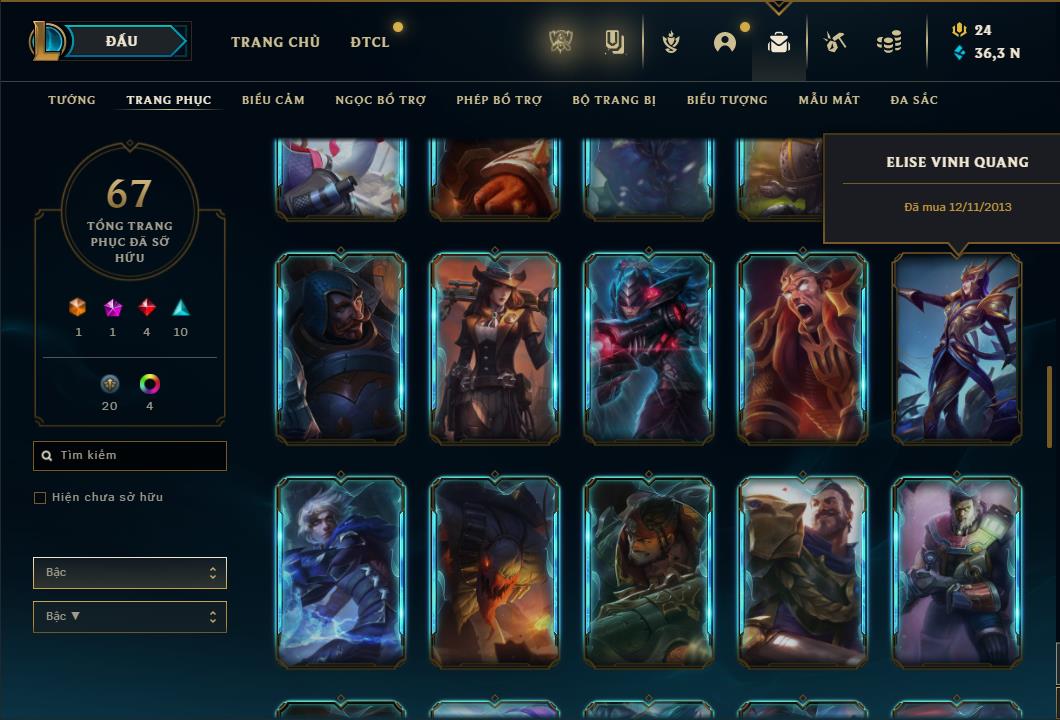Viewport: 1060px width, 720px height.
Task: Go to TRANG CHỦ home page
Action: (275, 42)
